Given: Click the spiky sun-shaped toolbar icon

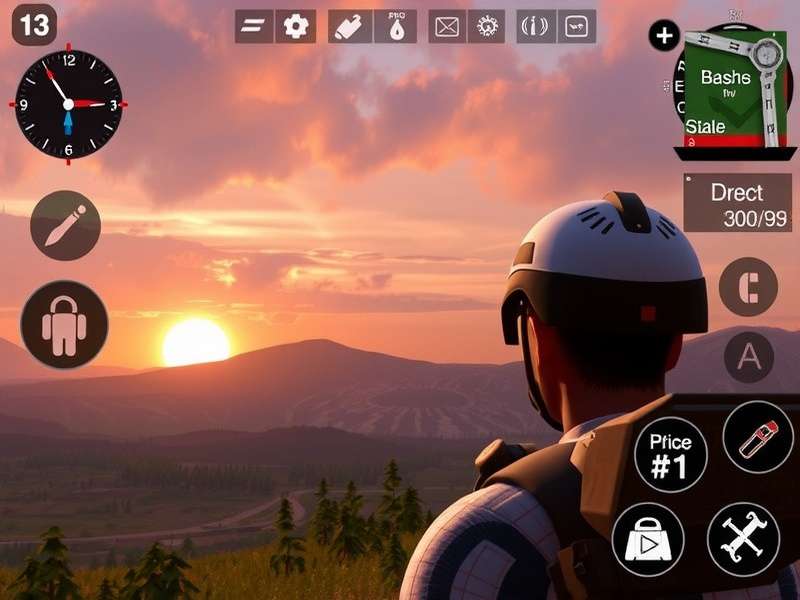Looking at the screenshot, I should pyautogui.click(x=487, y=26).
